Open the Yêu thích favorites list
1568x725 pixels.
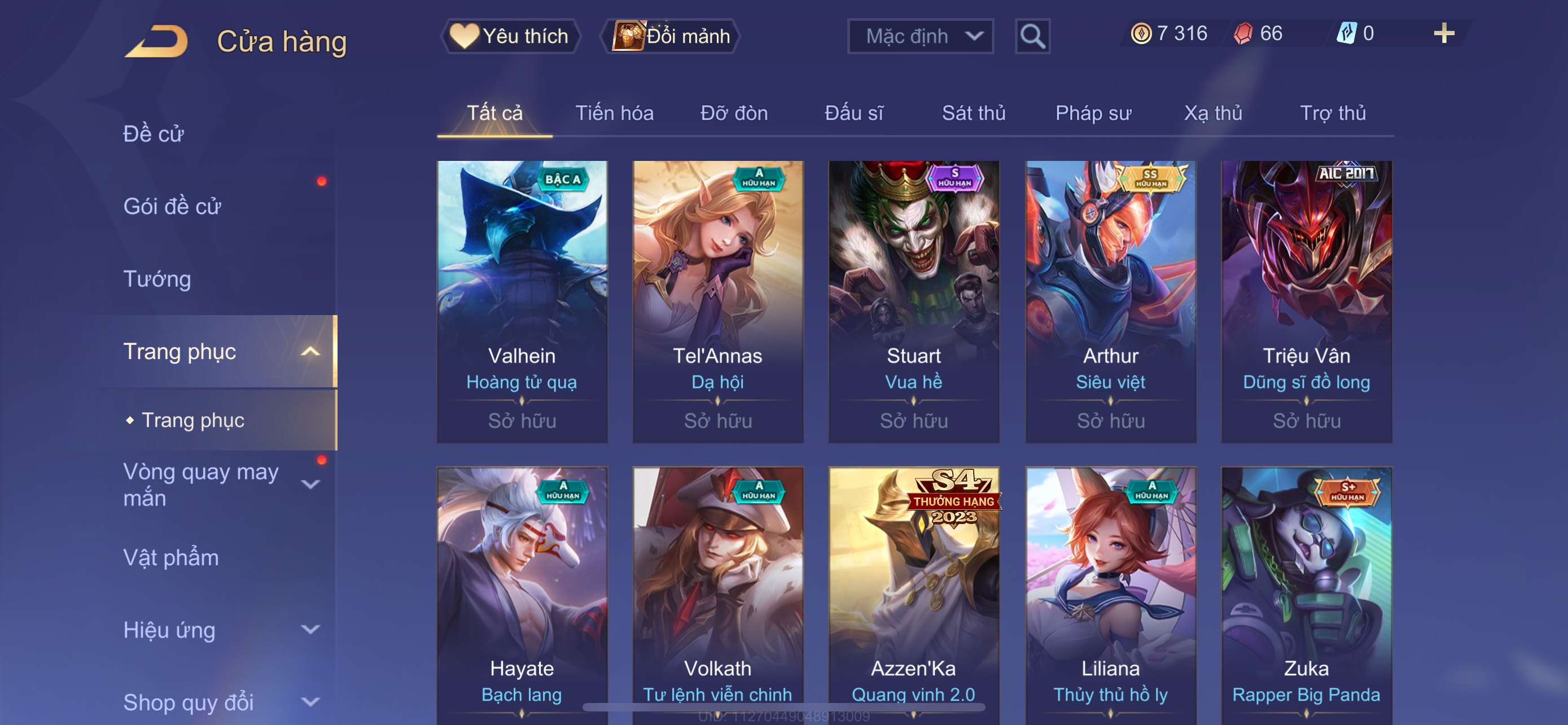[x=510, y=37]
